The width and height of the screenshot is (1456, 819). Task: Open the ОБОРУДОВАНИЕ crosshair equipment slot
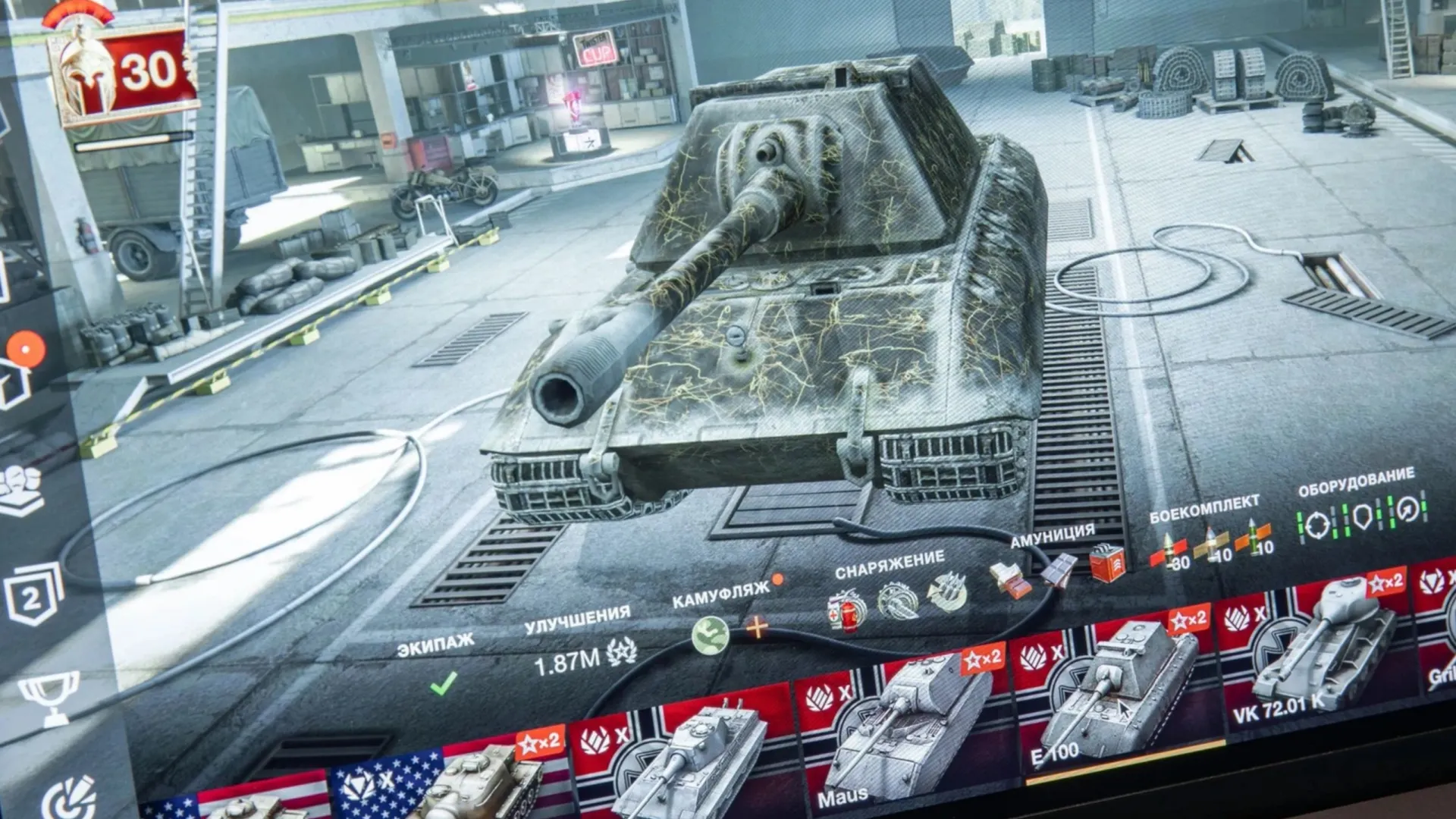click(1317, 524)
